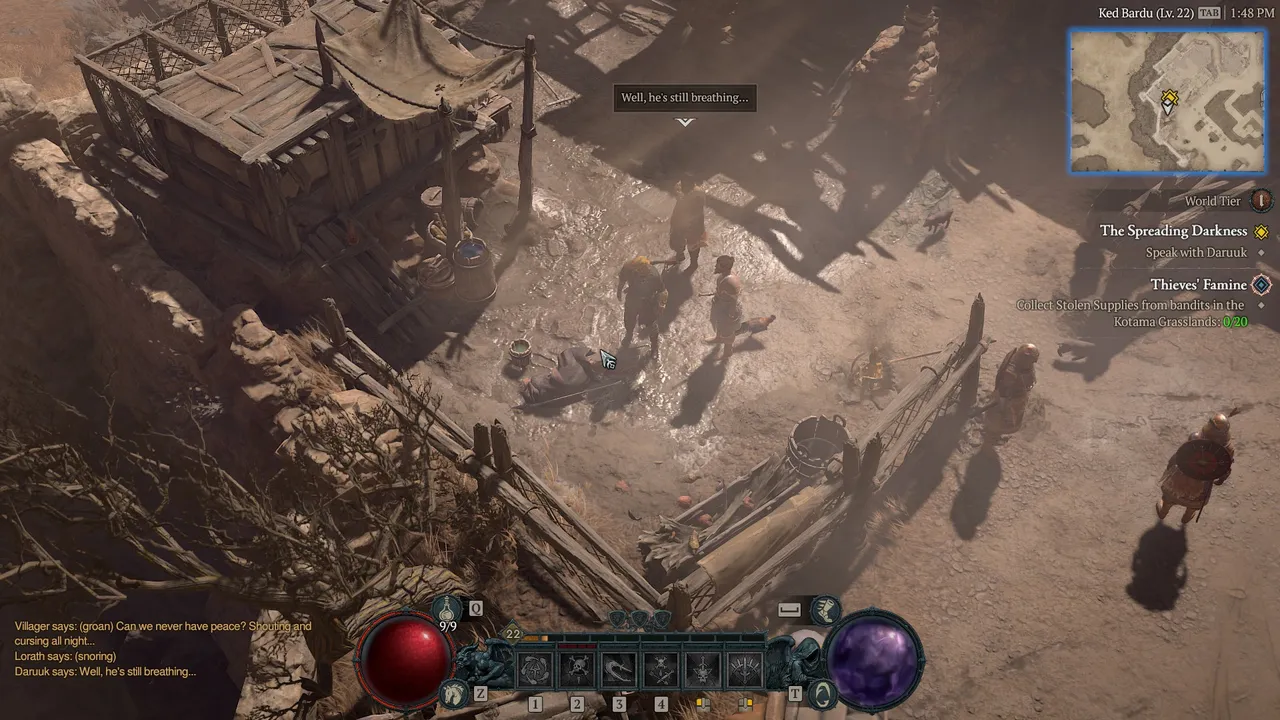The width and height of the screenshot is (1280, 720).
Task: Click the World Tier icon
Action: click(x=1261, y=201)
